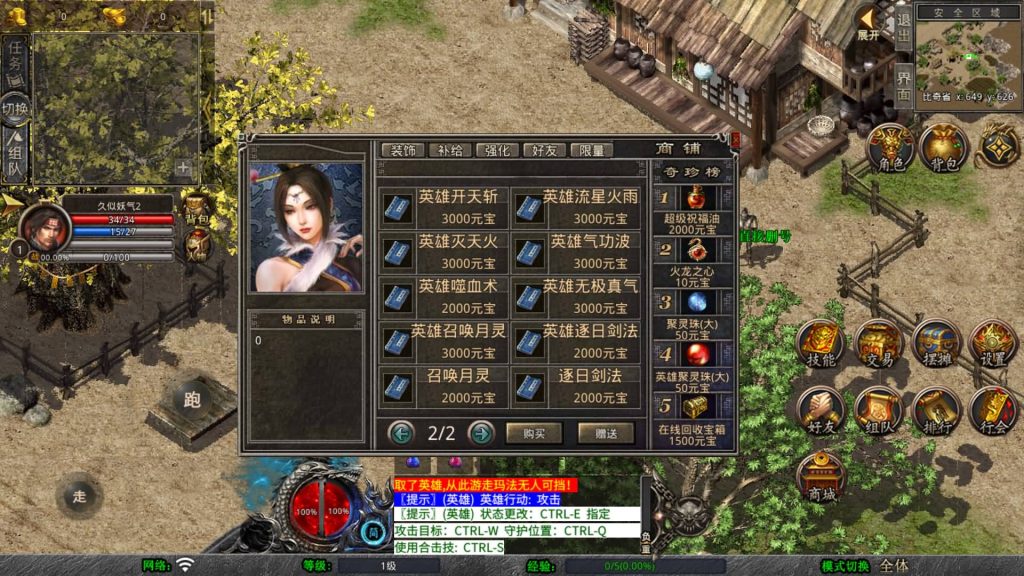
Task: Open the 补给 shop category
Action: [x=451, y=150]
